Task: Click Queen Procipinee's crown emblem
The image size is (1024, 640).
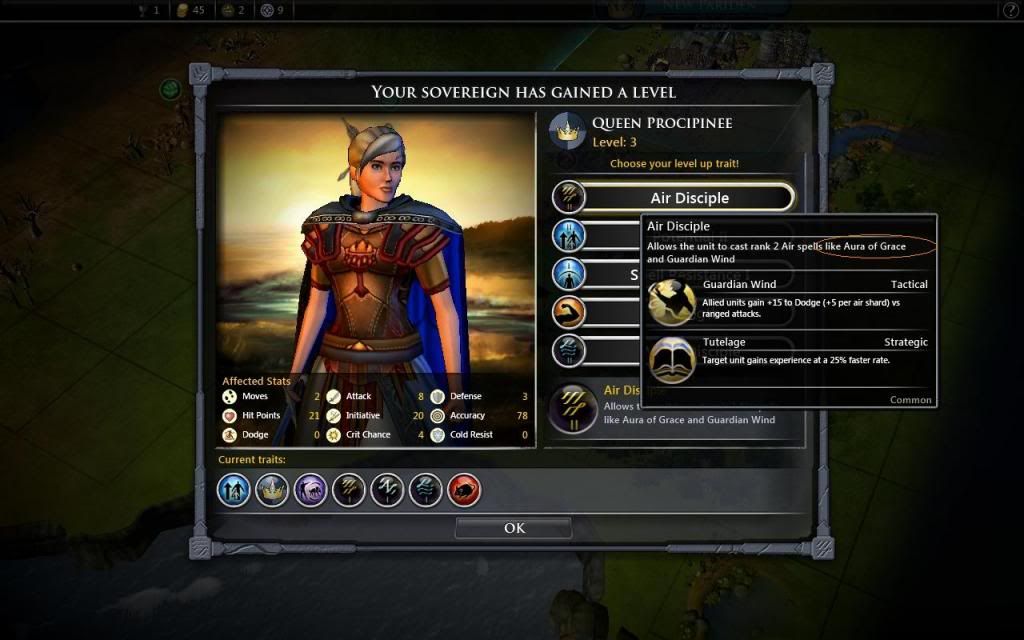Action: point(569,132)
